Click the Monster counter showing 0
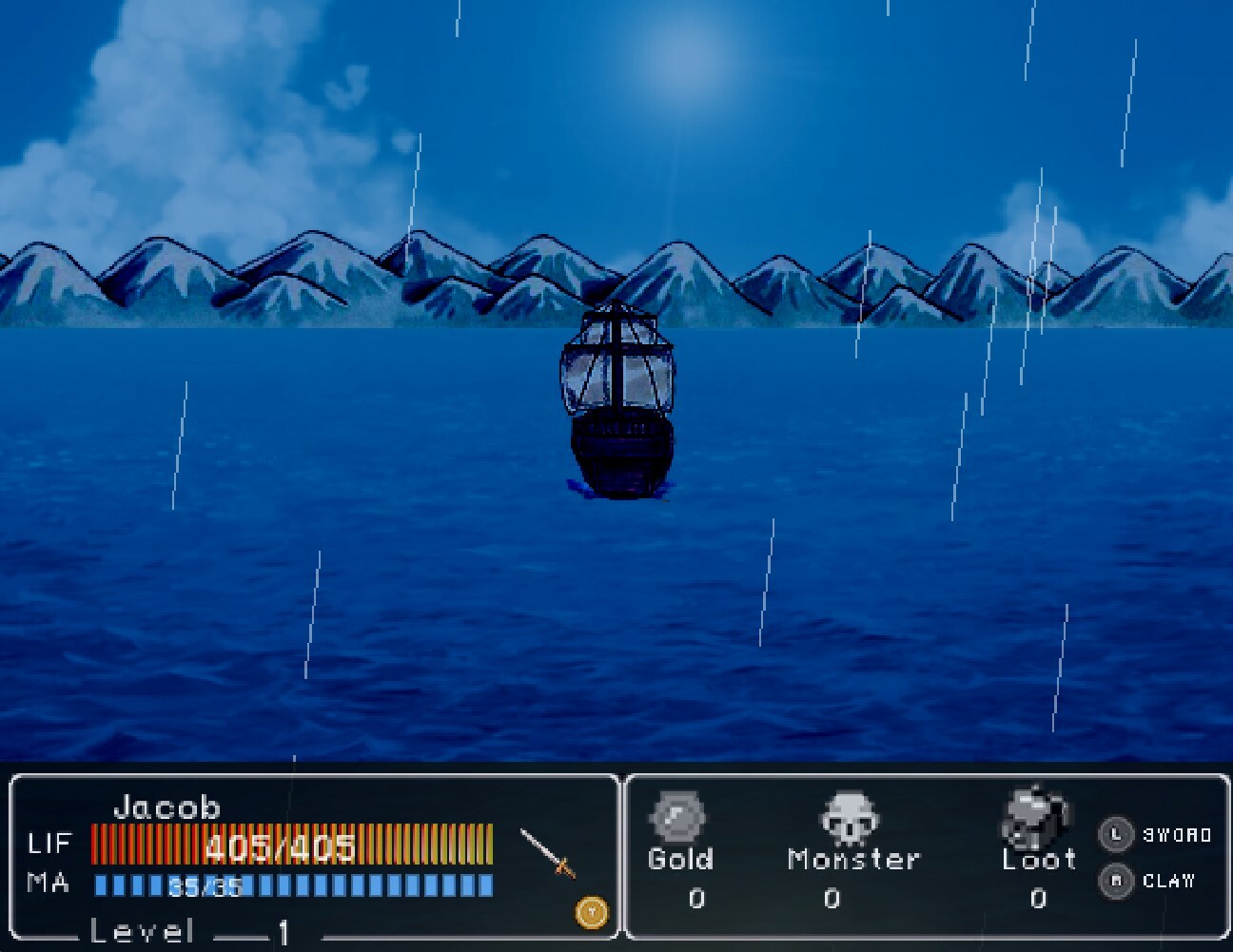The height and width of the screenshot is (952, 1233). 834,896
